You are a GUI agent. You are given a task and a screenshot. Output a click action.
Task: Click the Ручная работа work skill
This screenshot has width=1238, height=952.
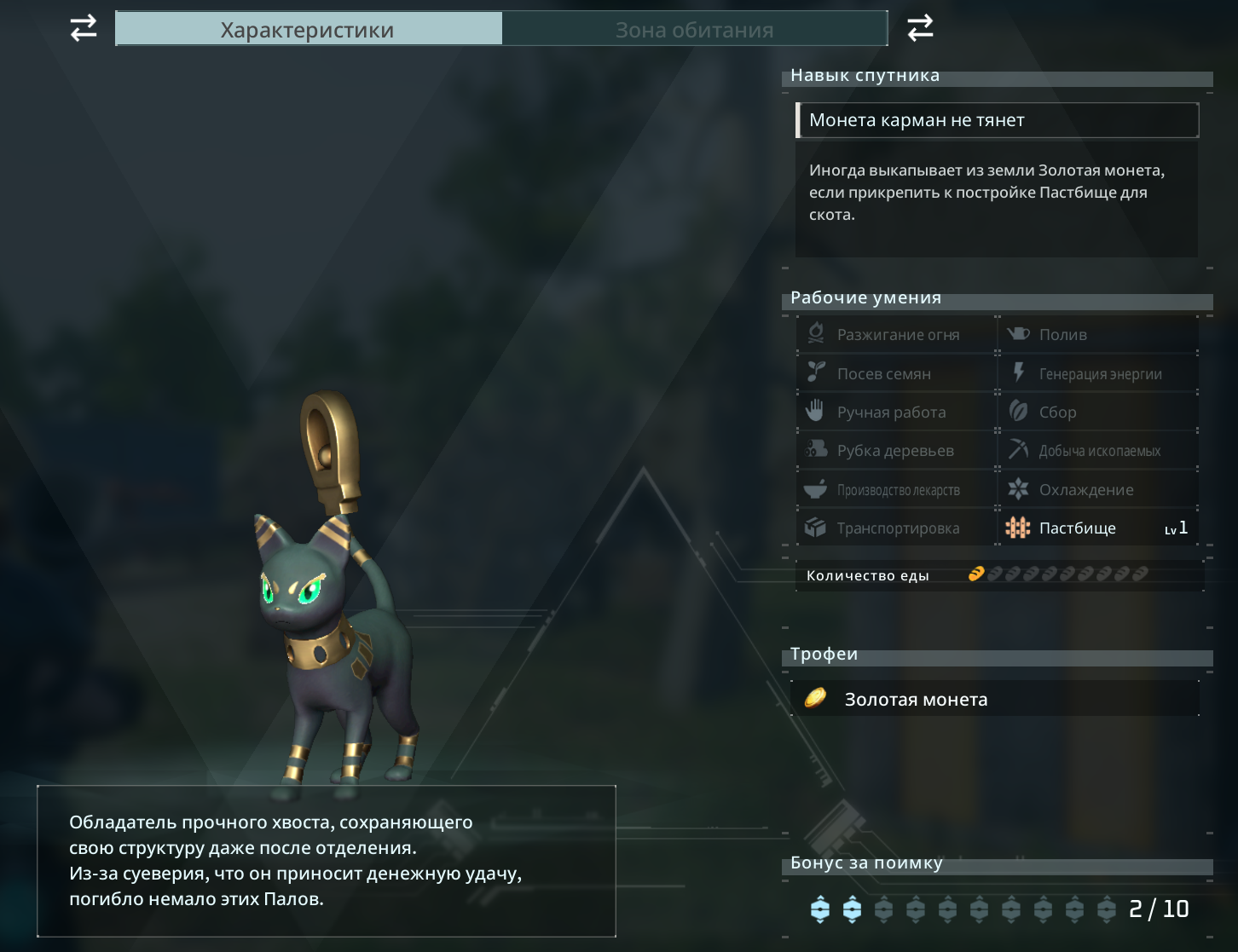click(x=897, y=413)
